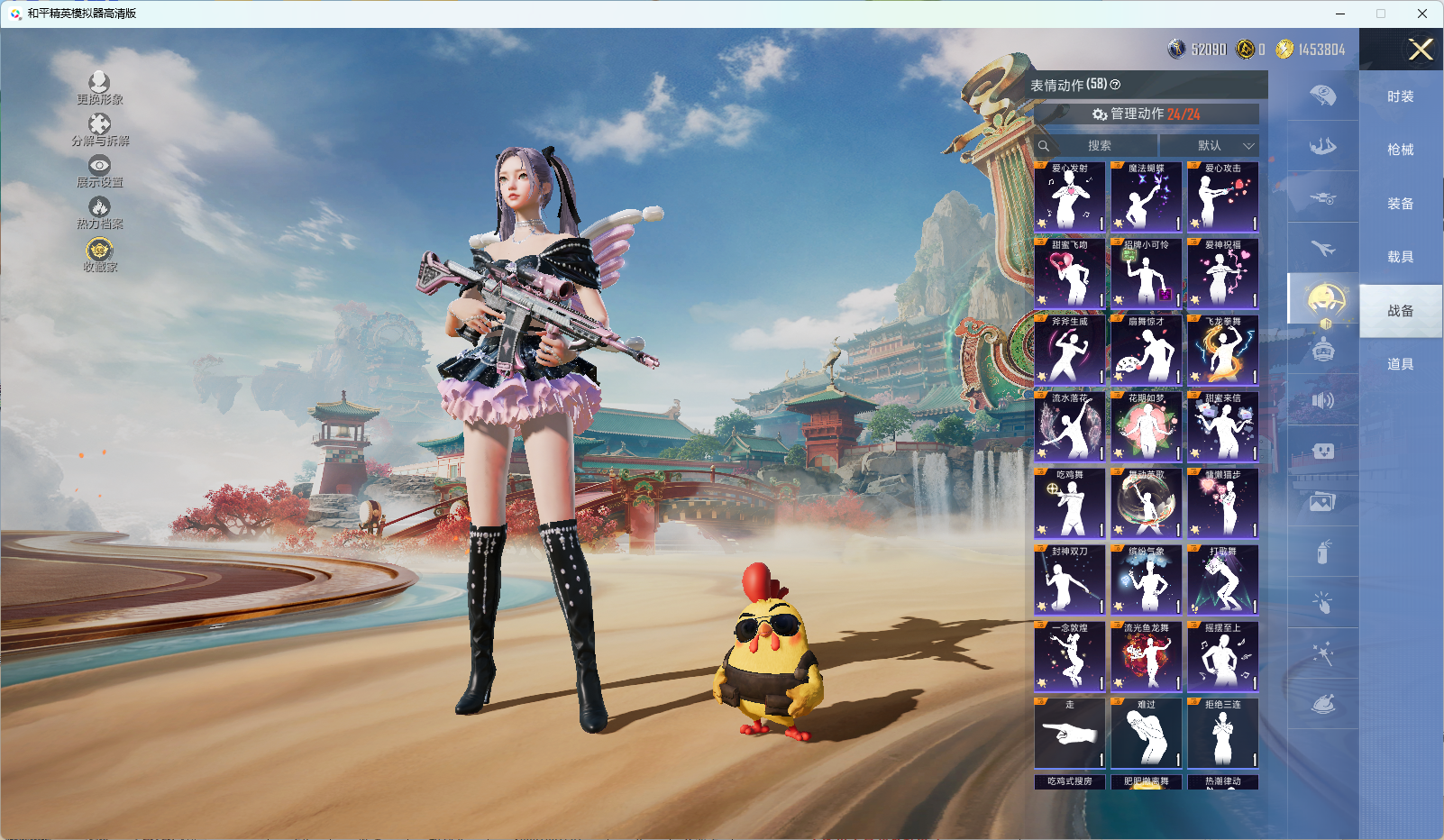Switch to the 时装 outfit tab
The height and width of the screenshot is (840, 1444).
click(x=1400, y=96)
